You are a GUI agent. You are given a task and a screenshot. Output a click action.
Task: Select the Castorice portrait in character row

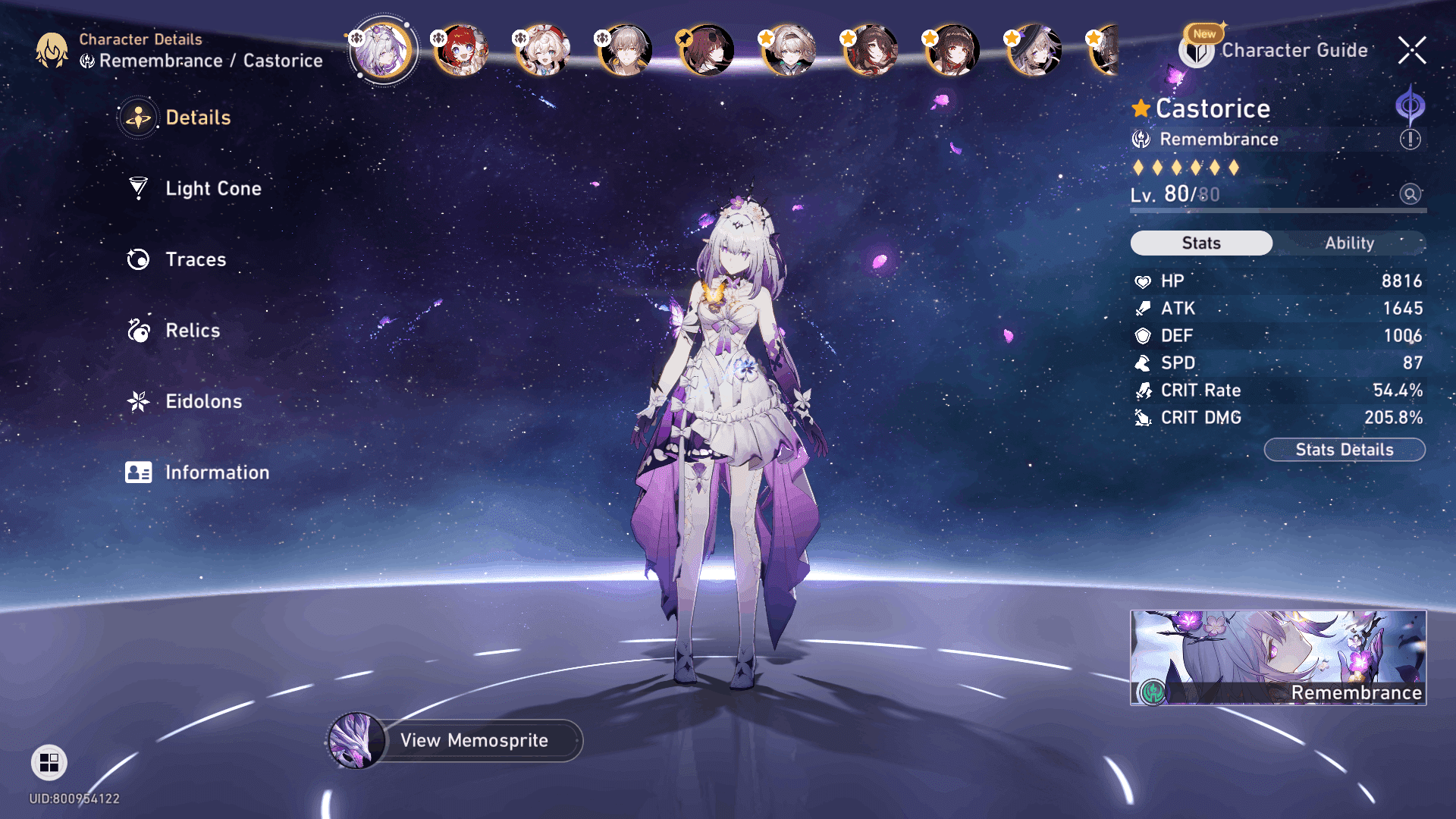click(382, 51)
